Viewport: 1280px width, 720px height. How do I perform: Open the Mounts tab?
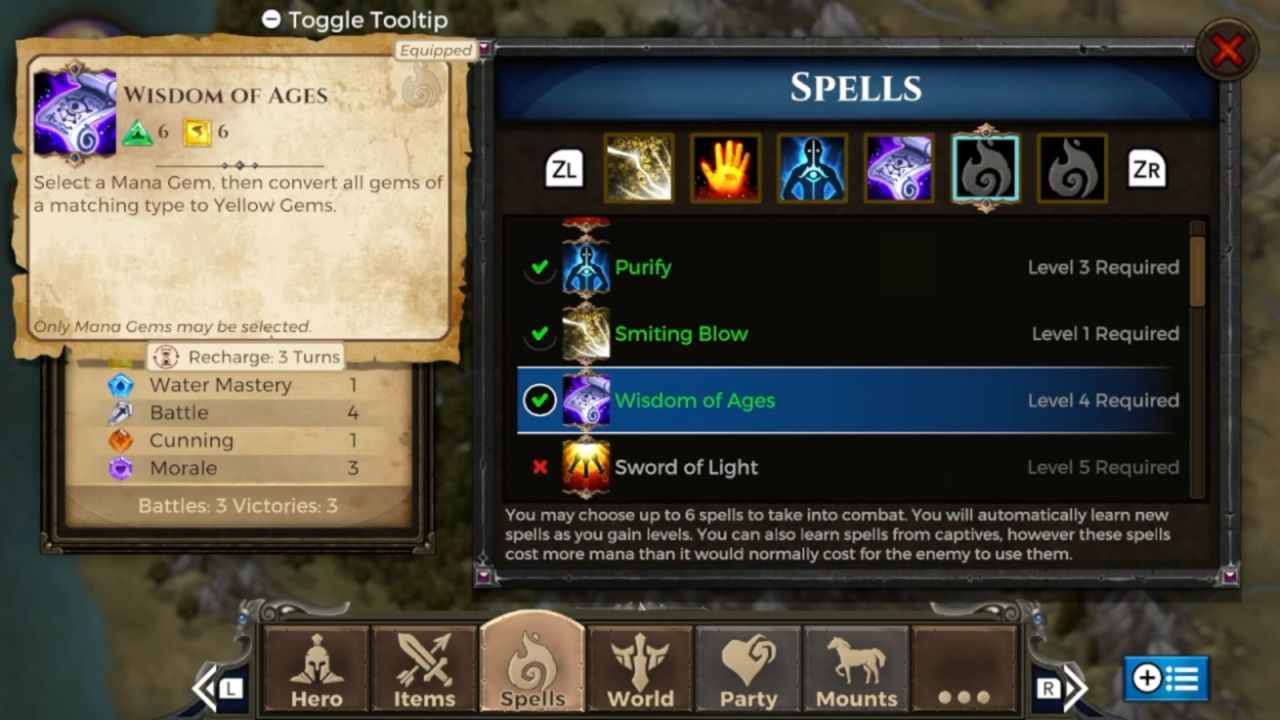pyautogui.click(x=856, y=670)
